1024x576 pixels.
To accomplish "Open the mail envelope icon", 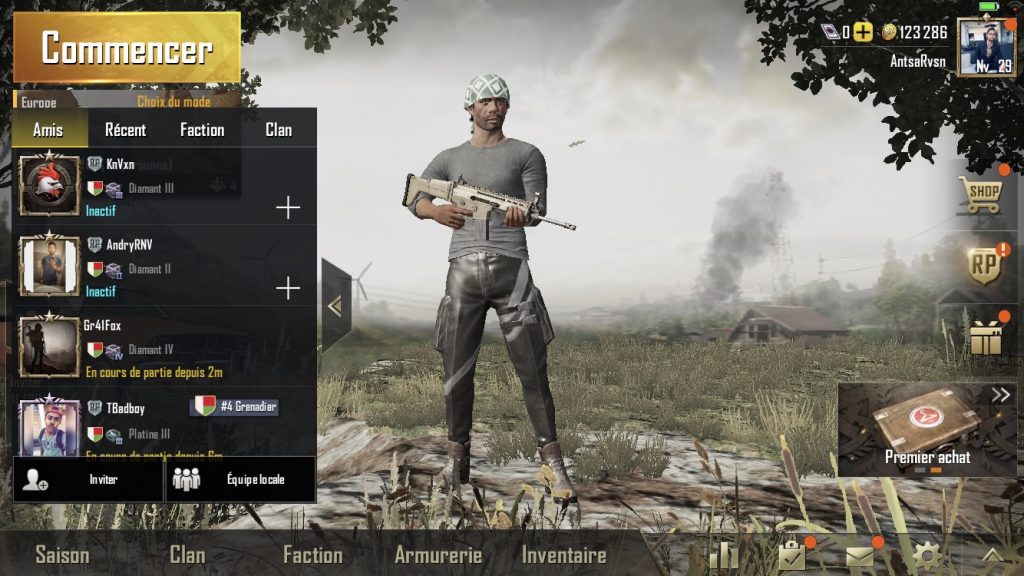I will (859, 556).
